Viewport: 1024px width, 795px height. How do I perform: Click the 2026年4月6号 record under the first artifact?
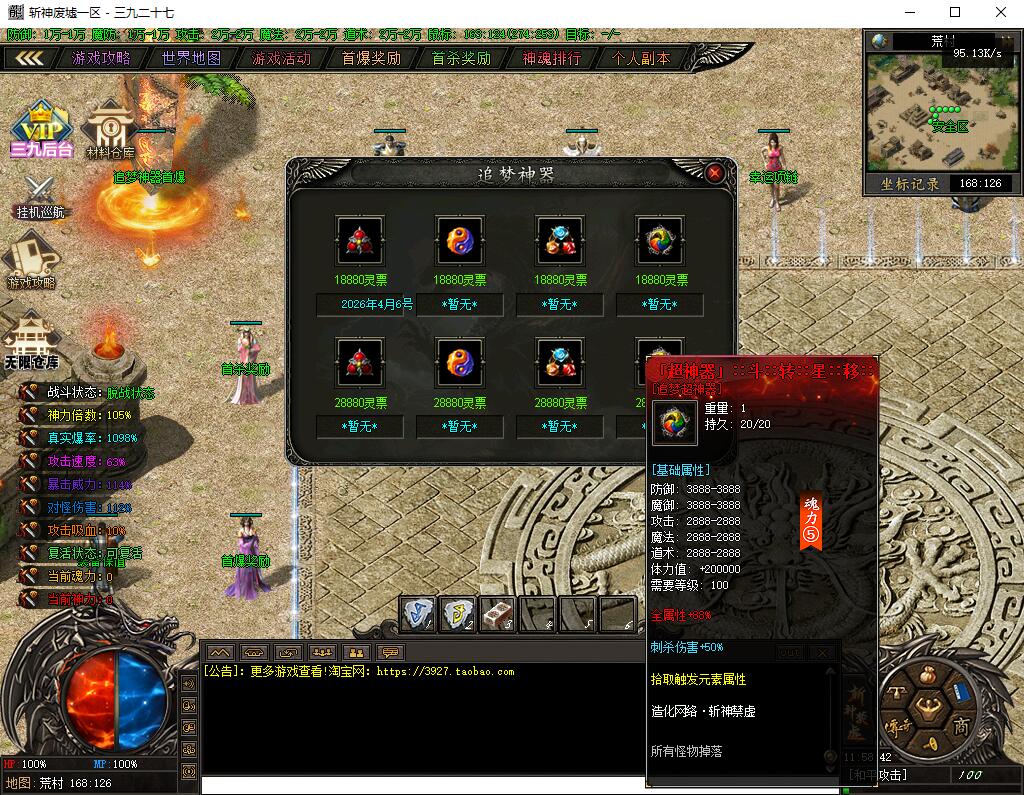[365, 305]
